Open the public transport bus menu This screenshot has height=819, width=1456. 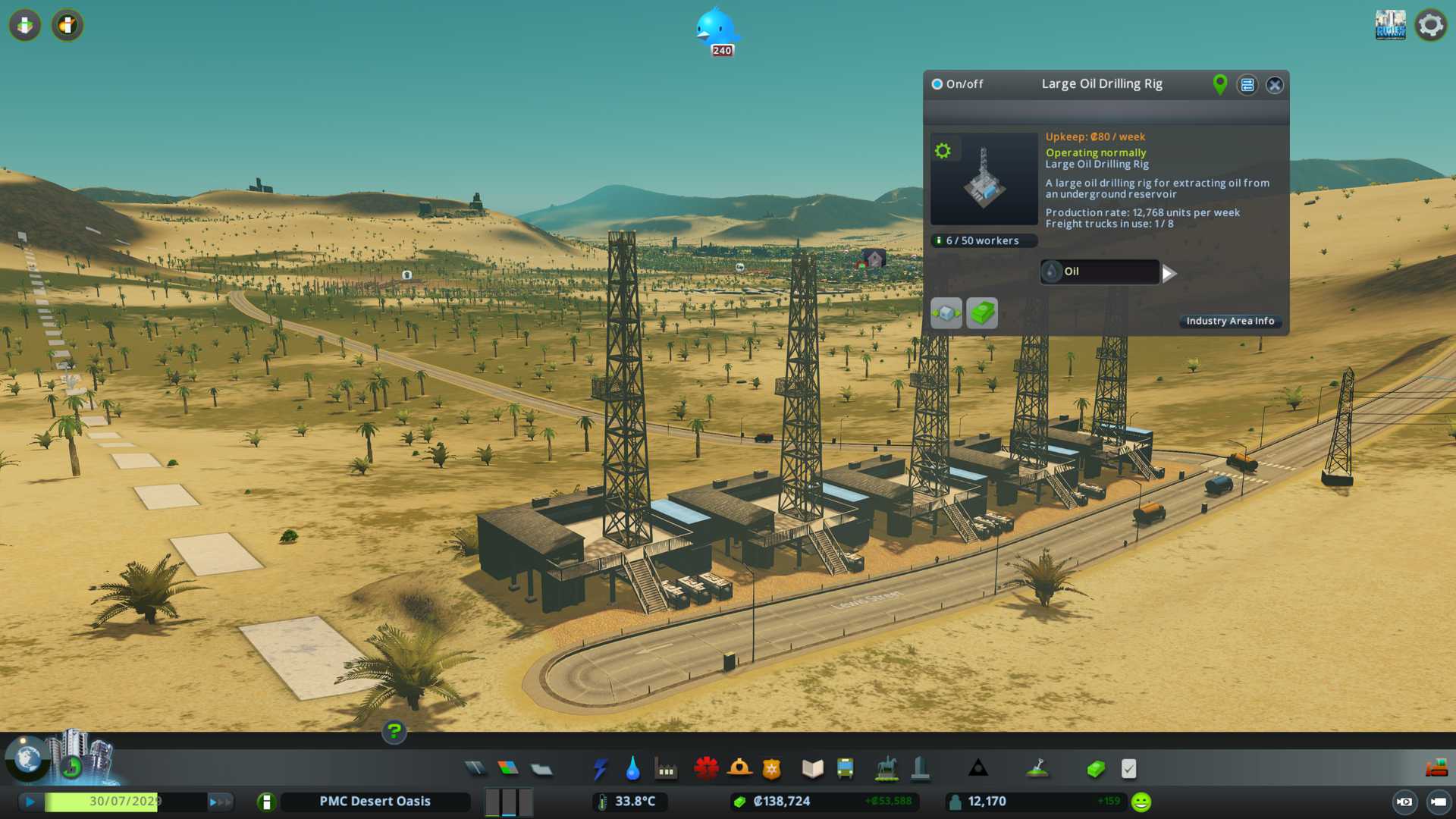(x=846, y=769)
